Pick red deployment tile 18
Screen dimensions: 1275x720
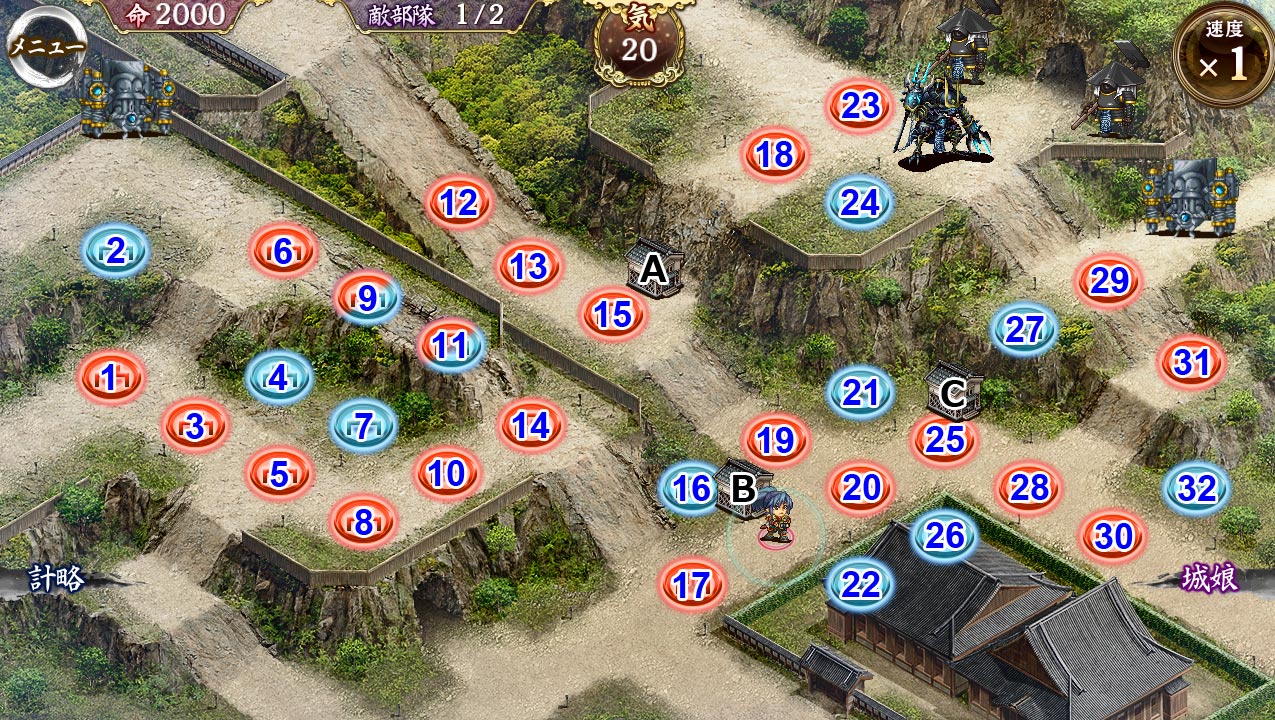pyautogui.click(x=775, y=155)
